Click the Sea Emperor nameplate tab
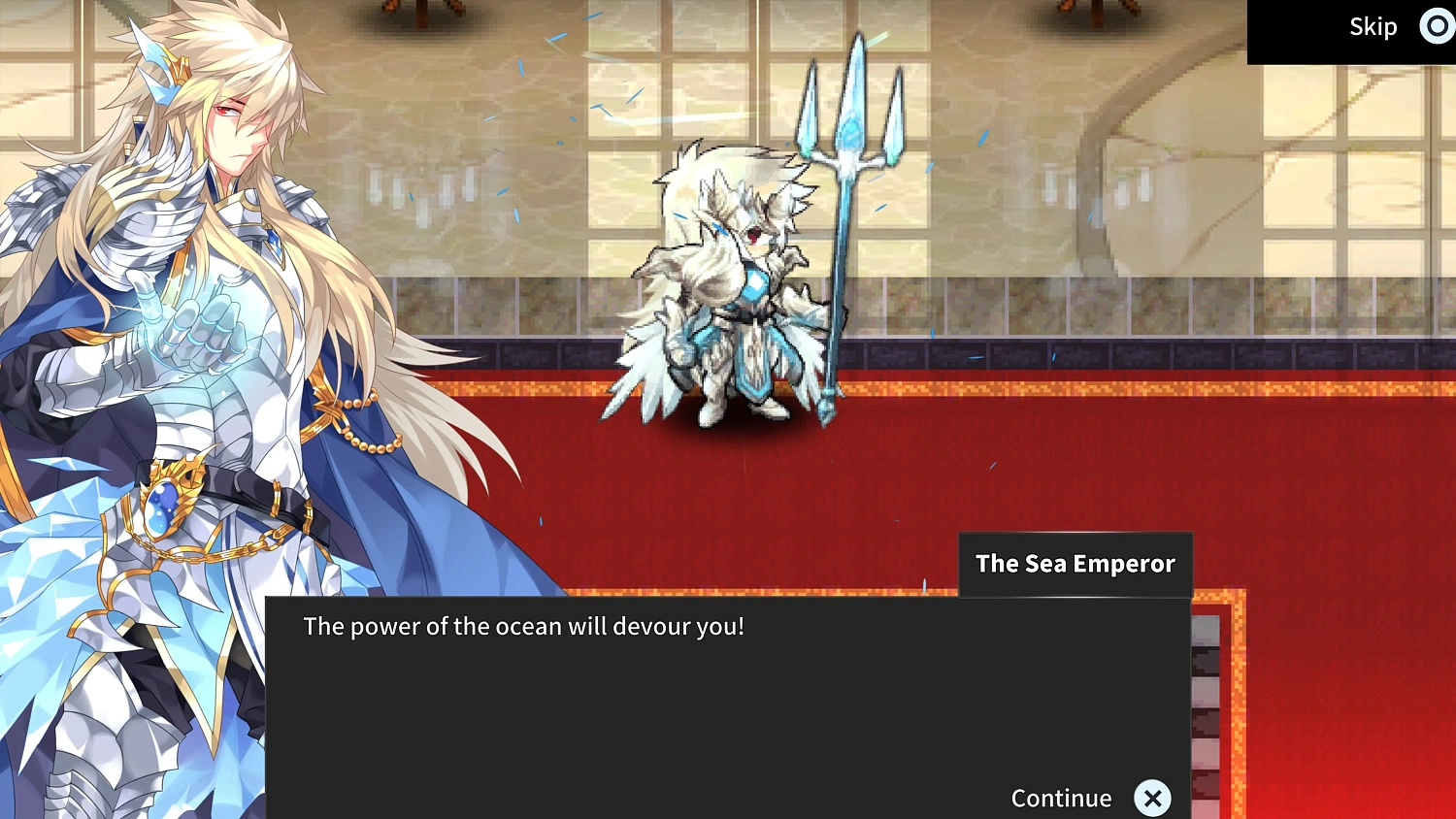The image size is (1456, 819). point(1075,563)
